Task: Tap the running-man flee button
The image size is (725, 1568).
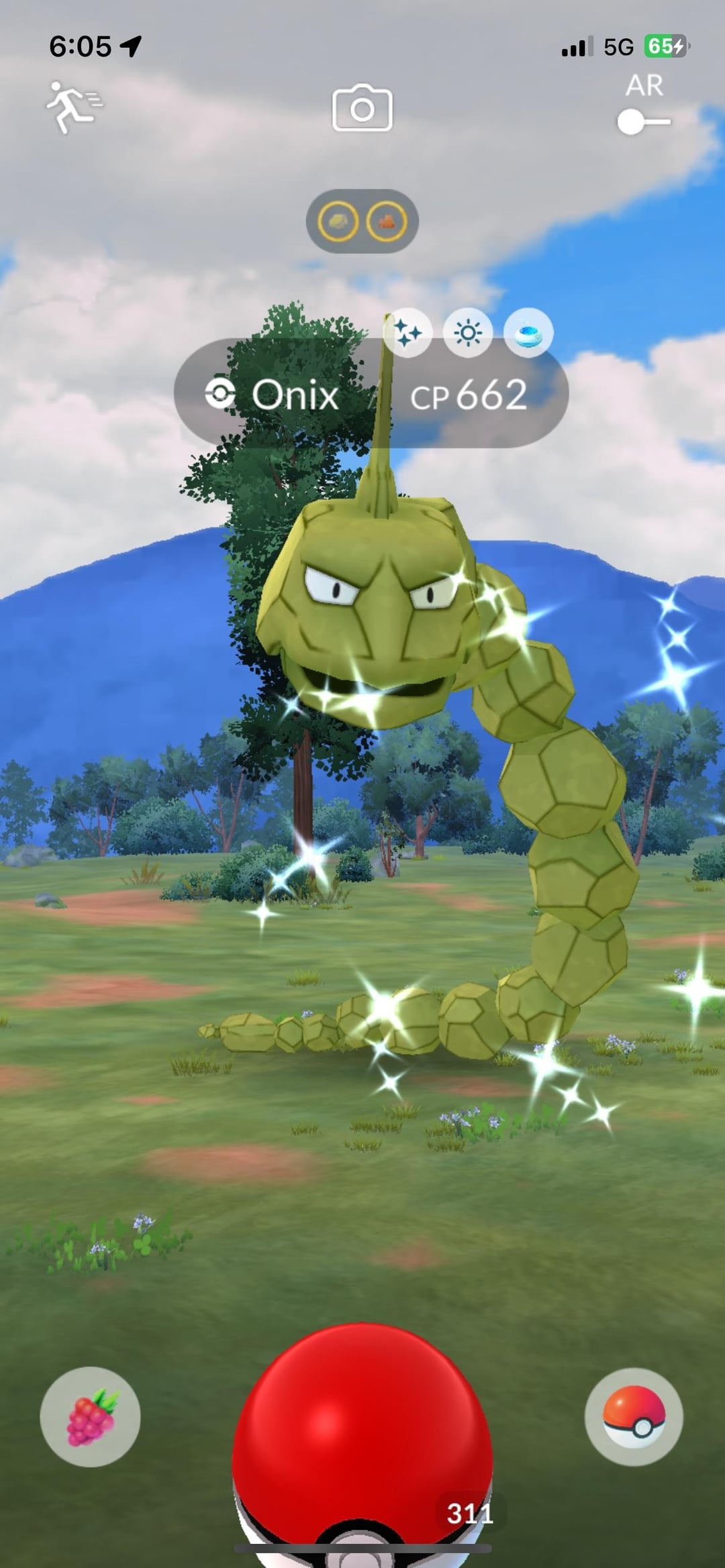Action: pos(72,107)
